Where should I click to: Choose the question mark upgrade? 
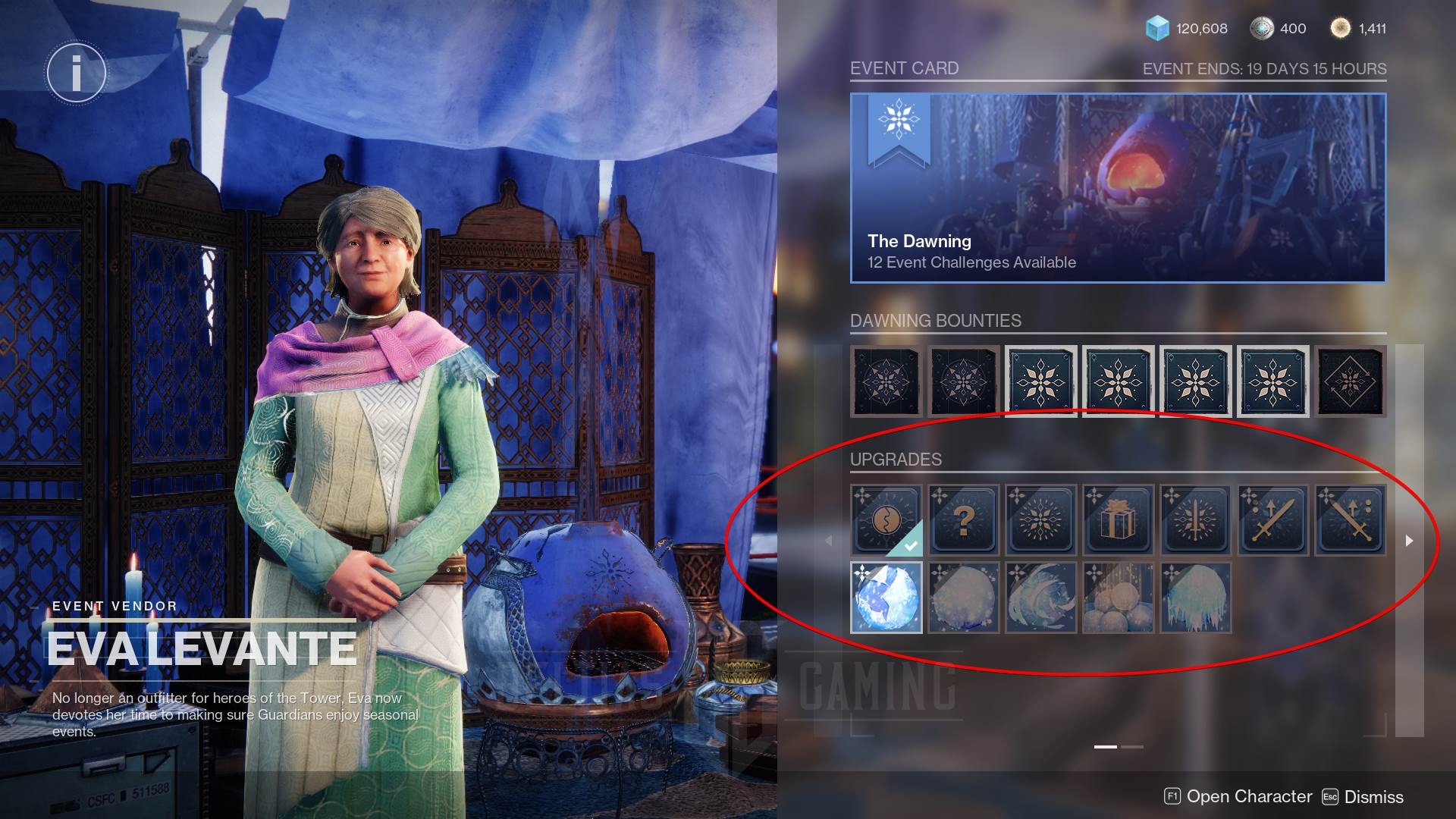963,520
